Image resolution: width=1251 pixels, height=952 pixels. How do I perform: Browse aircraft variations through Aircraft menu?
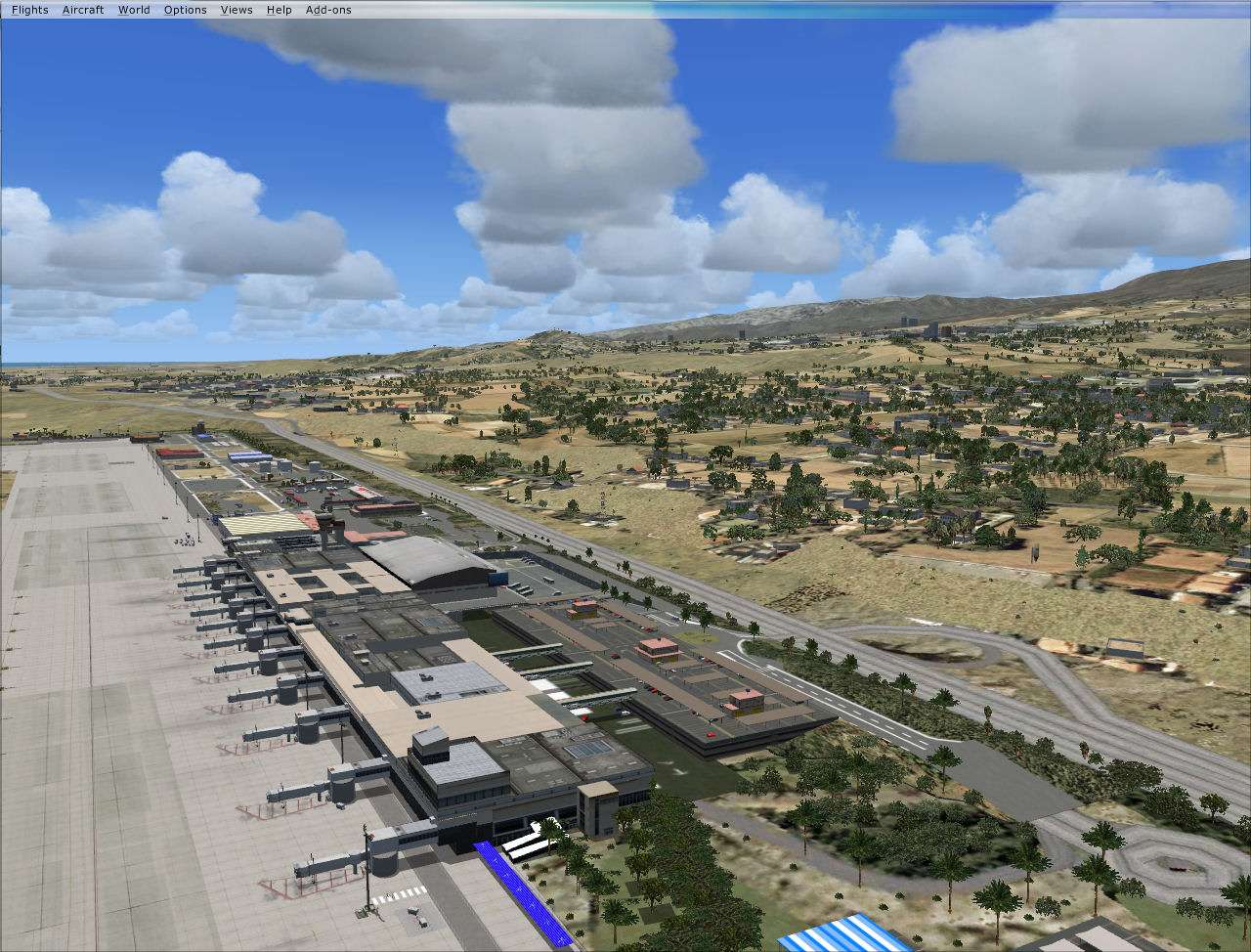pos(83,9)
